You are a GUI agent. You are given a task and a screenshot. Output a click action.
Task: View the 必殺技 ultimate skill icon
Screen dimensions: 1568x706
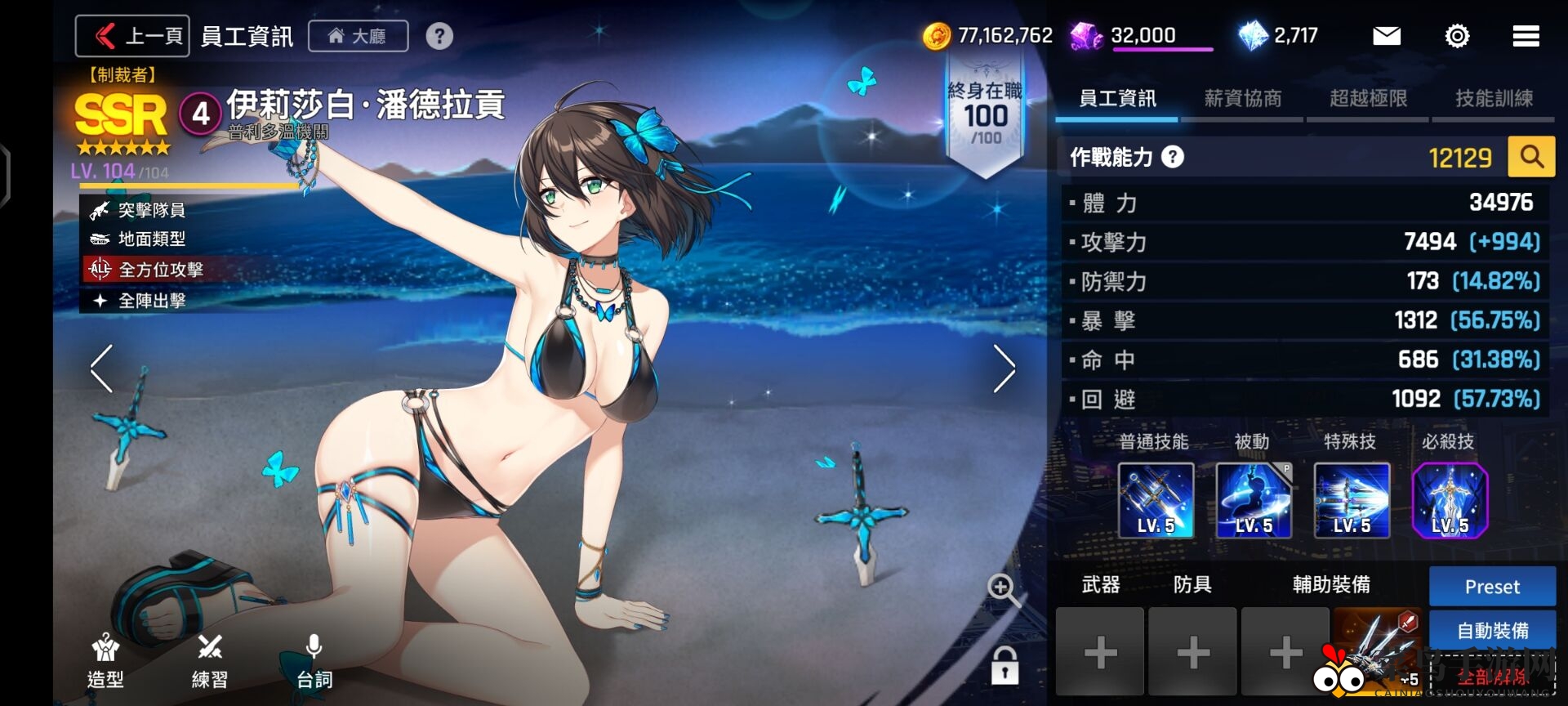[x=1450, y=500]
